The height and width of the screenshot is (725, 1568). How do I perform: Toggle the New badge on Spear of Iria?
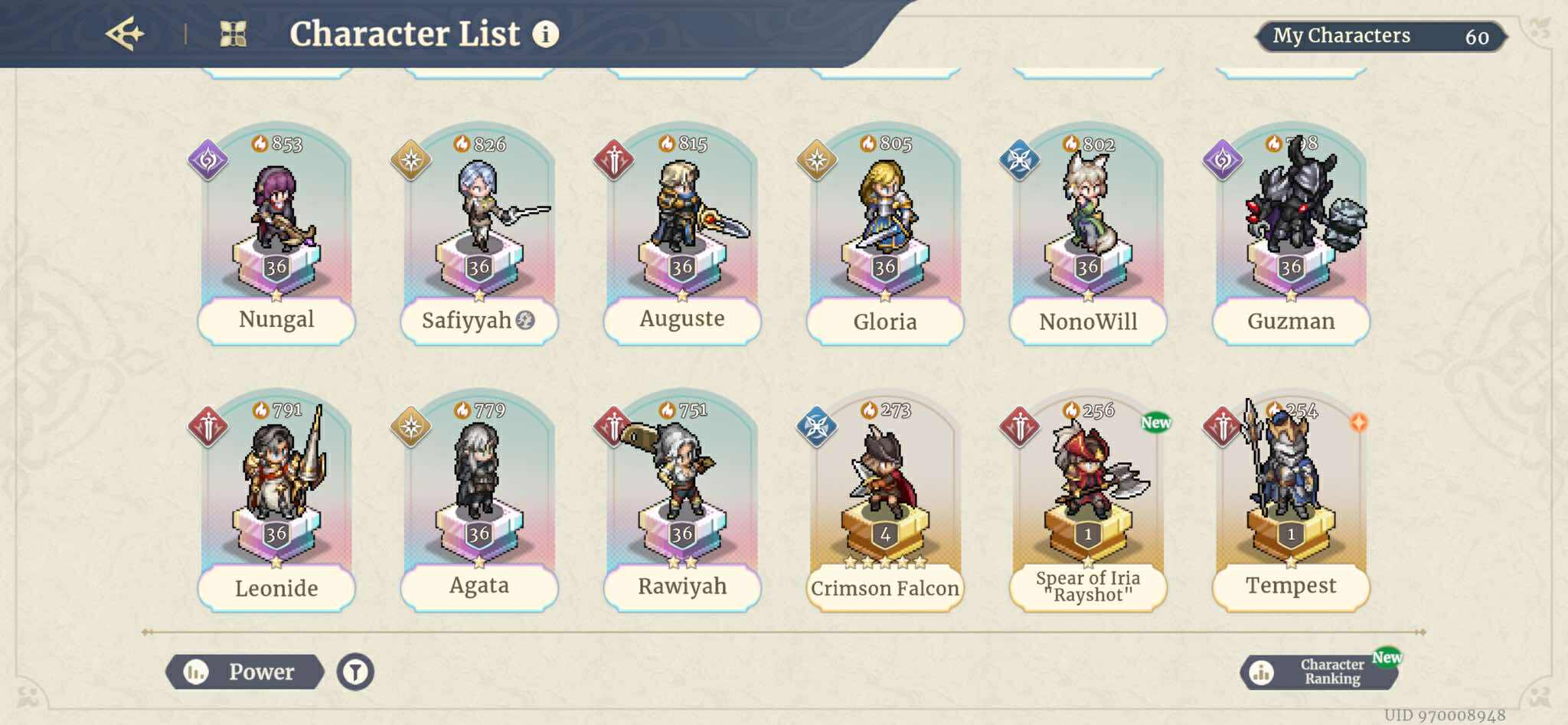coord(1155,422)
